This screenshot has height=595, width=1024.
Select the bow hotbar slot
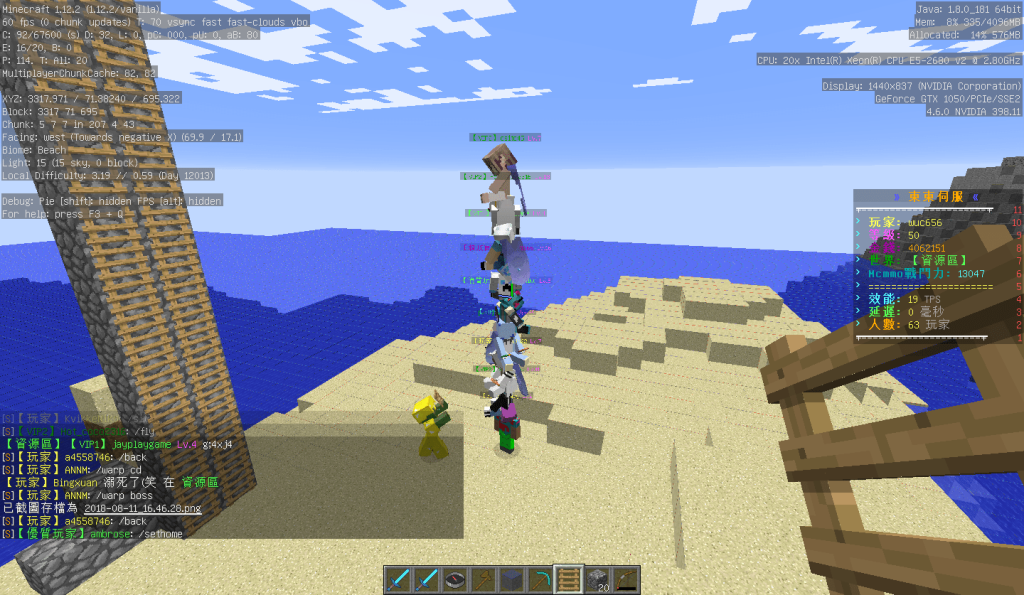coord(625,579)
